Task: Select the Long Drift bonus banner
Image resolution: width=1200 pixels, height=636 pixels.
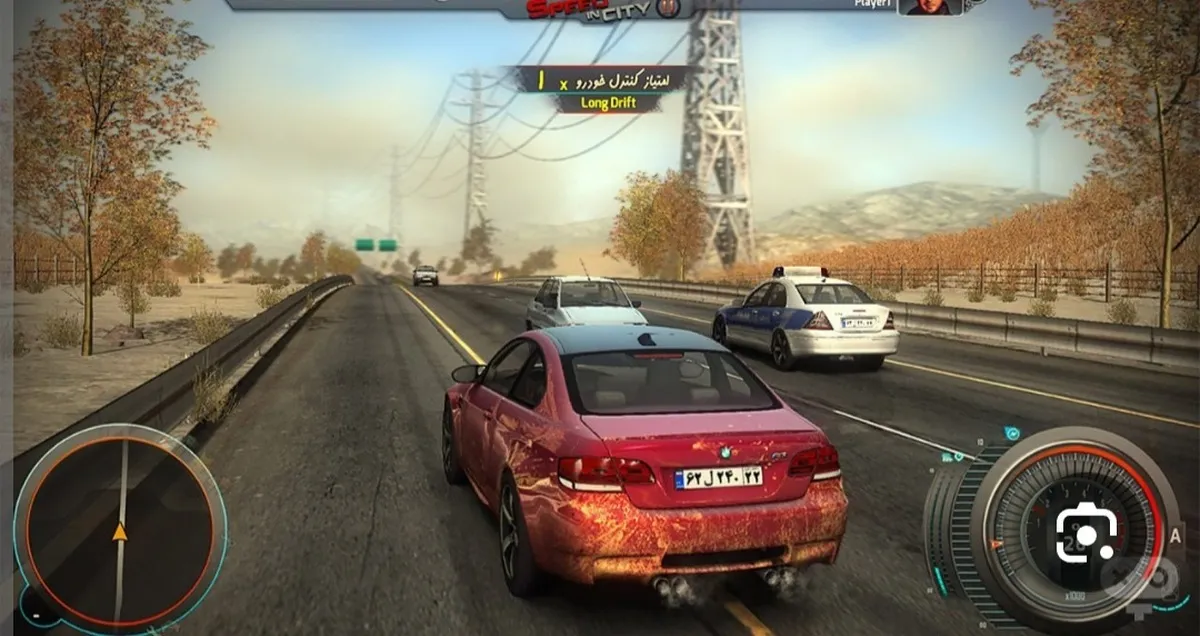Action: 608,103
